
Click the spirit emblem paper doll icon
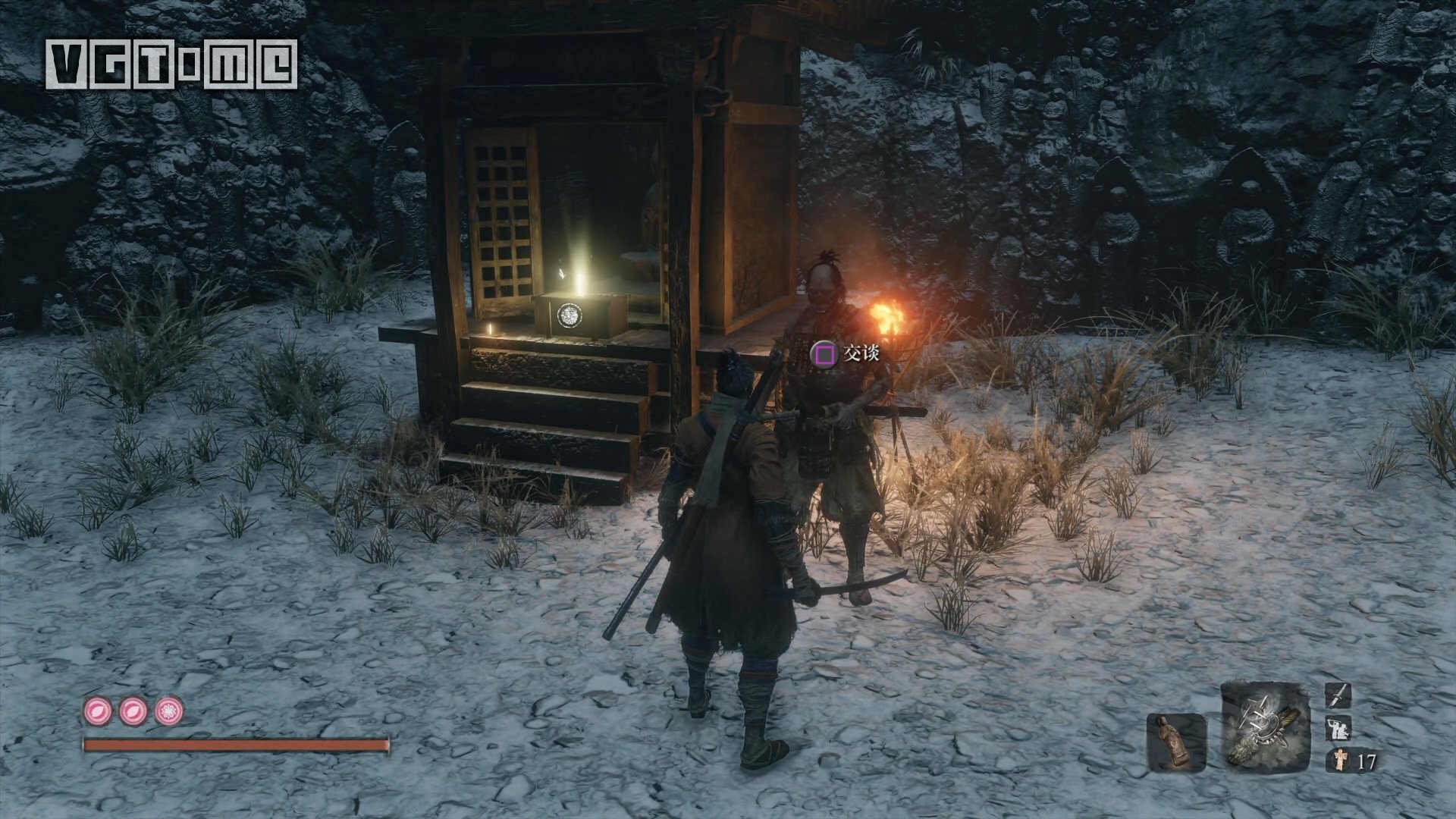(1339, 760)
